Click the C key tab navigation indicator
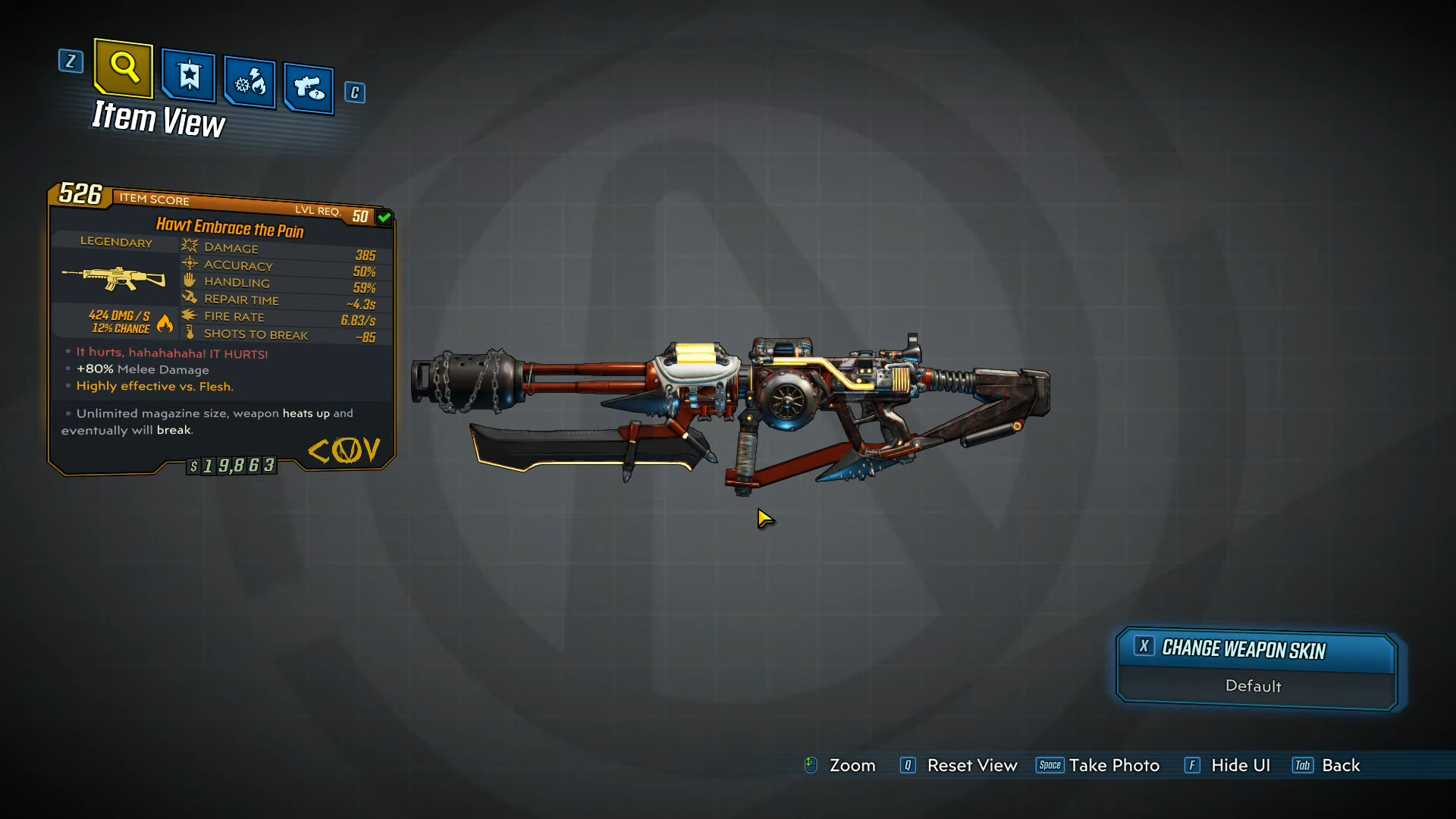Viewport: 1456px width, 819px height. tap(354, 92)
